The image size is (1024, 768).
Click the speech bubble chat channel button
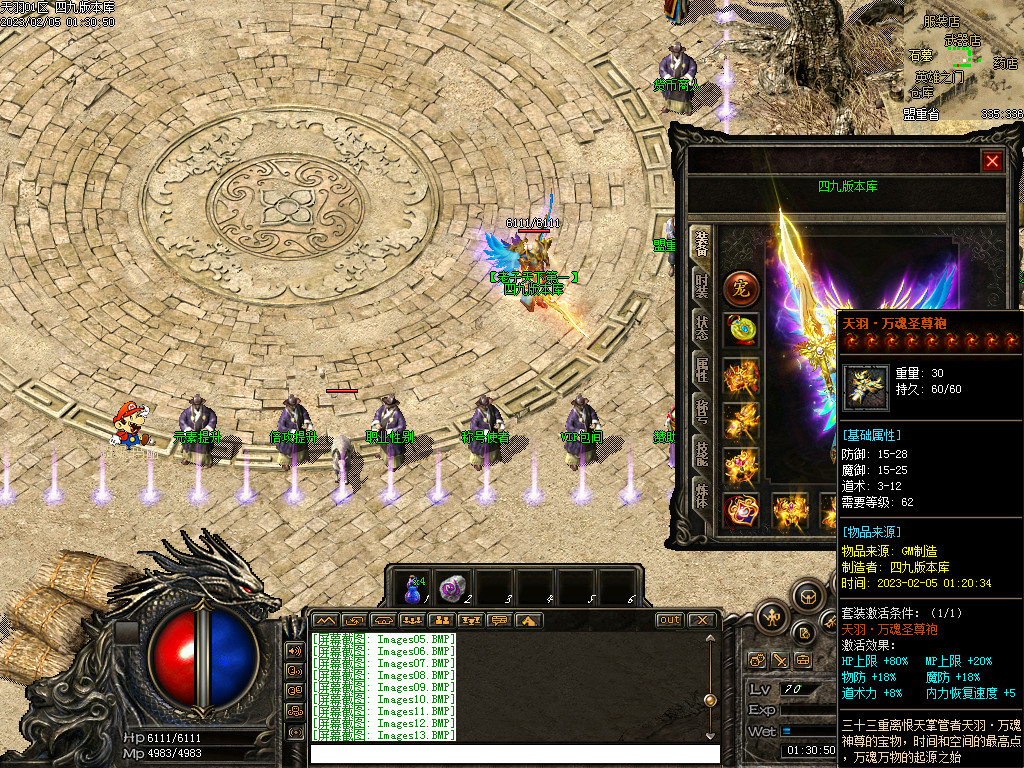499,620
